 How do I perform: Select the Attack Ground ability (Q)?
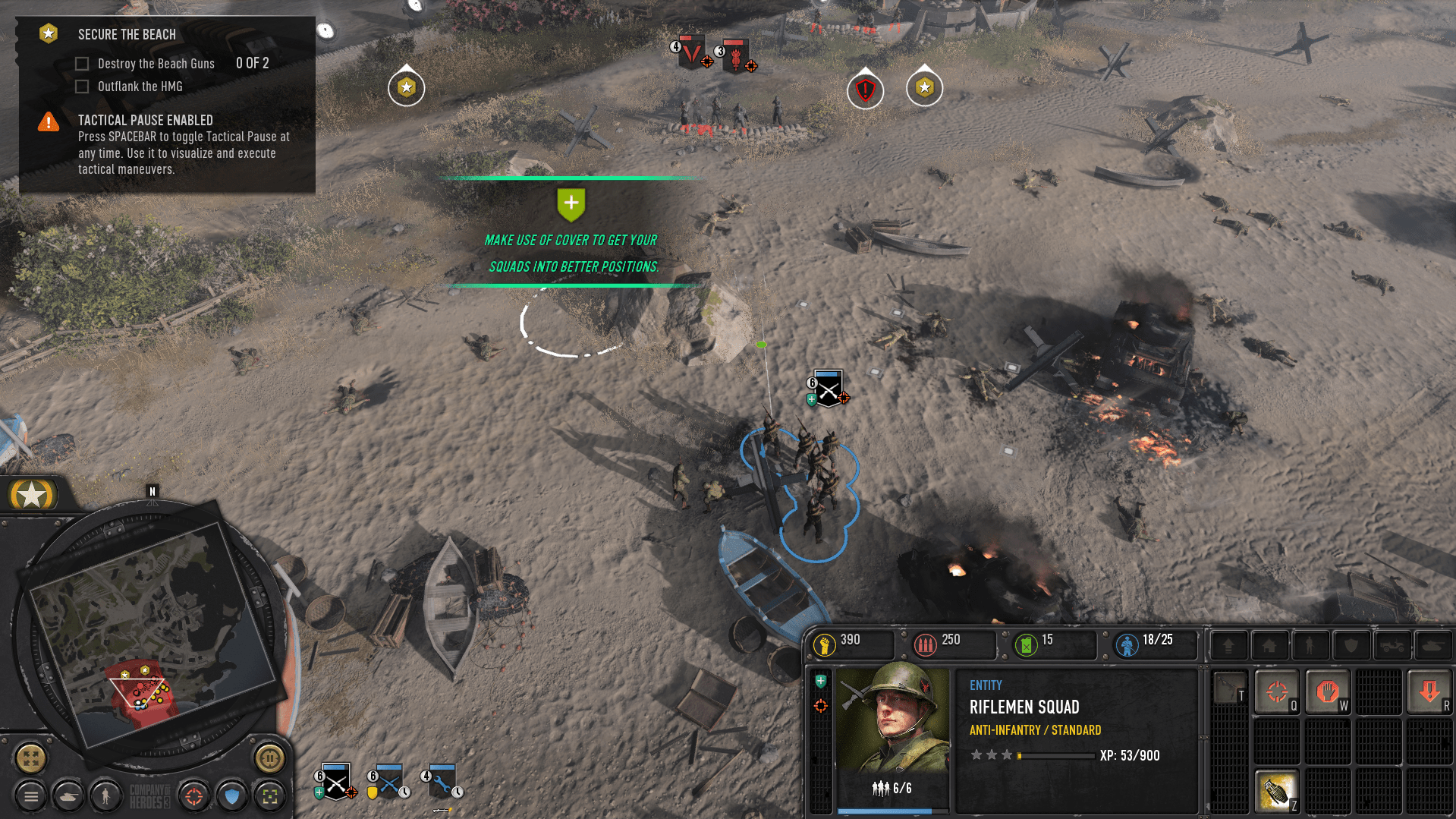1277,691
